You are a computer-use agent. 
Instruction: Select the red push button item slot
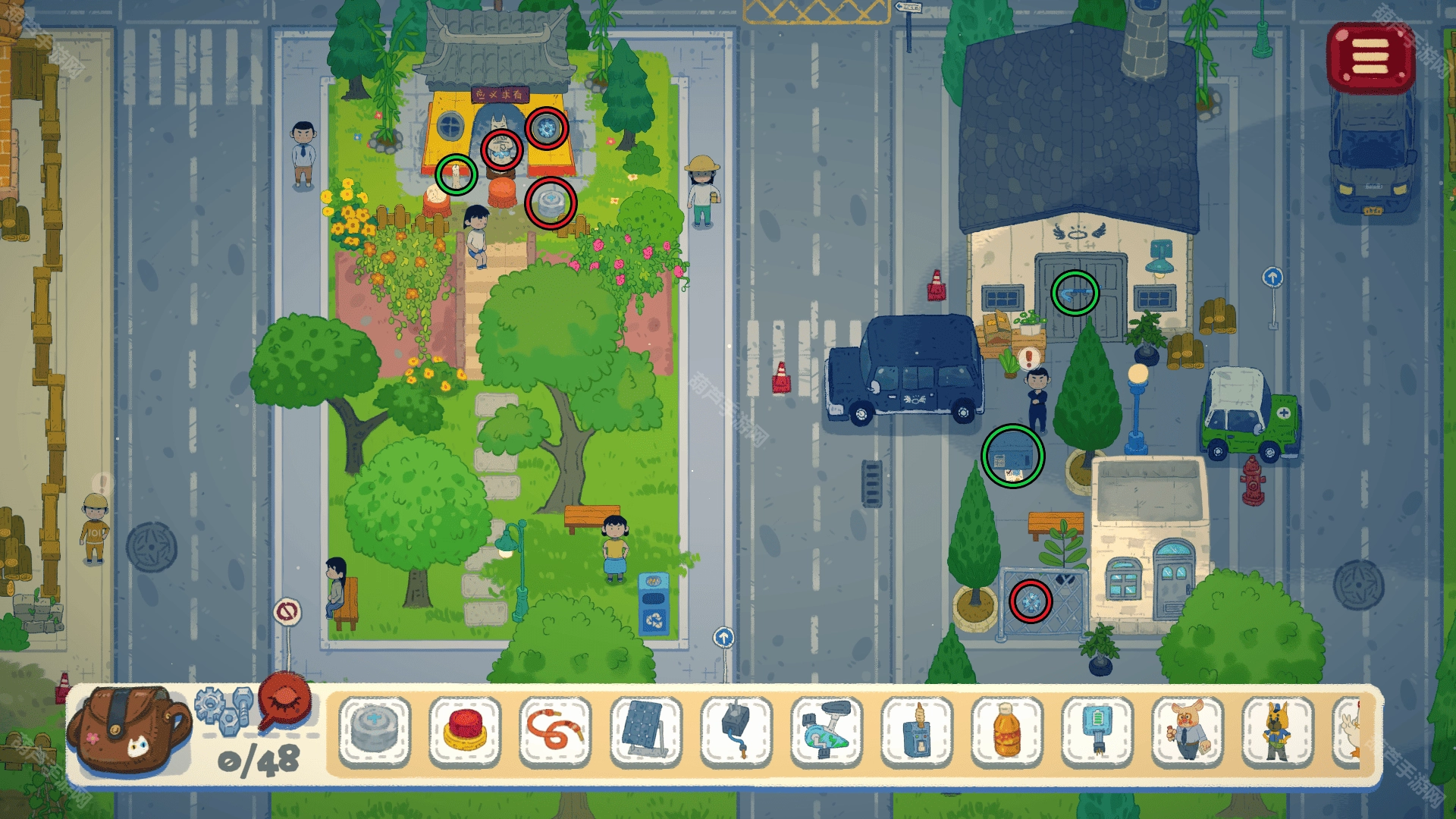click(465, 731)
